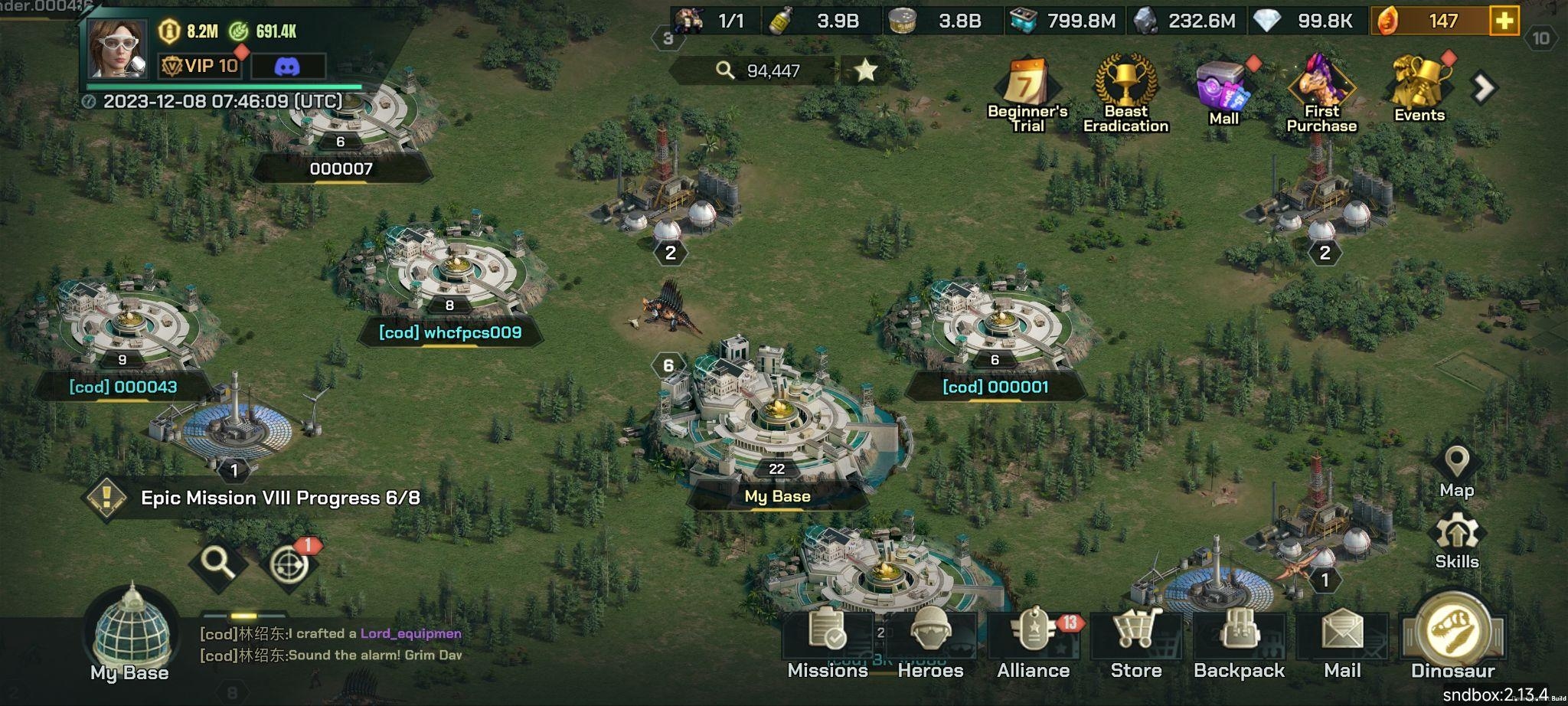The image size is (1568, 706).
Task: Open the Missions list
Action: point(828,642)
